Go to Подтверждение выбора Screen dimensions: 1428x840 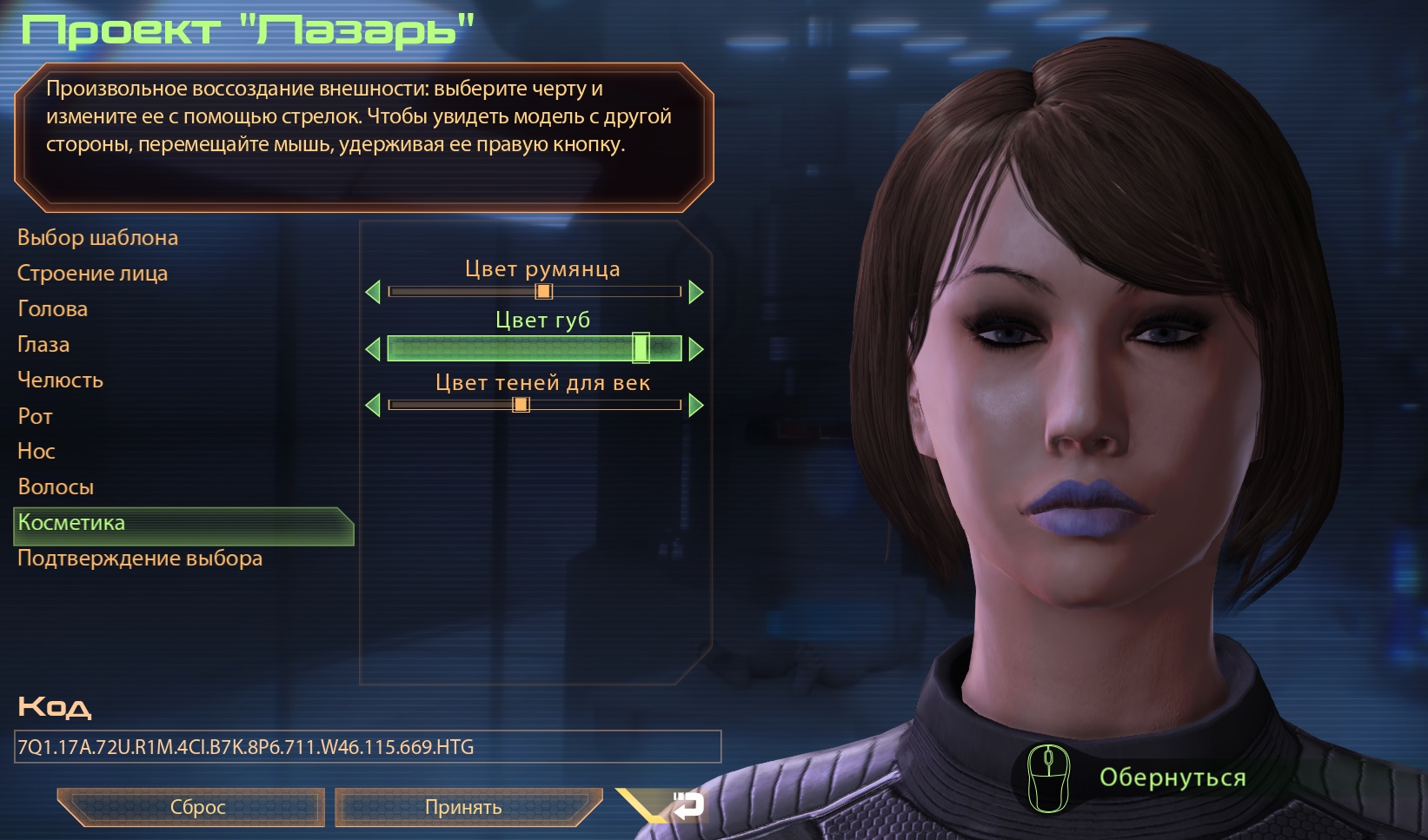tap(139, 559)
